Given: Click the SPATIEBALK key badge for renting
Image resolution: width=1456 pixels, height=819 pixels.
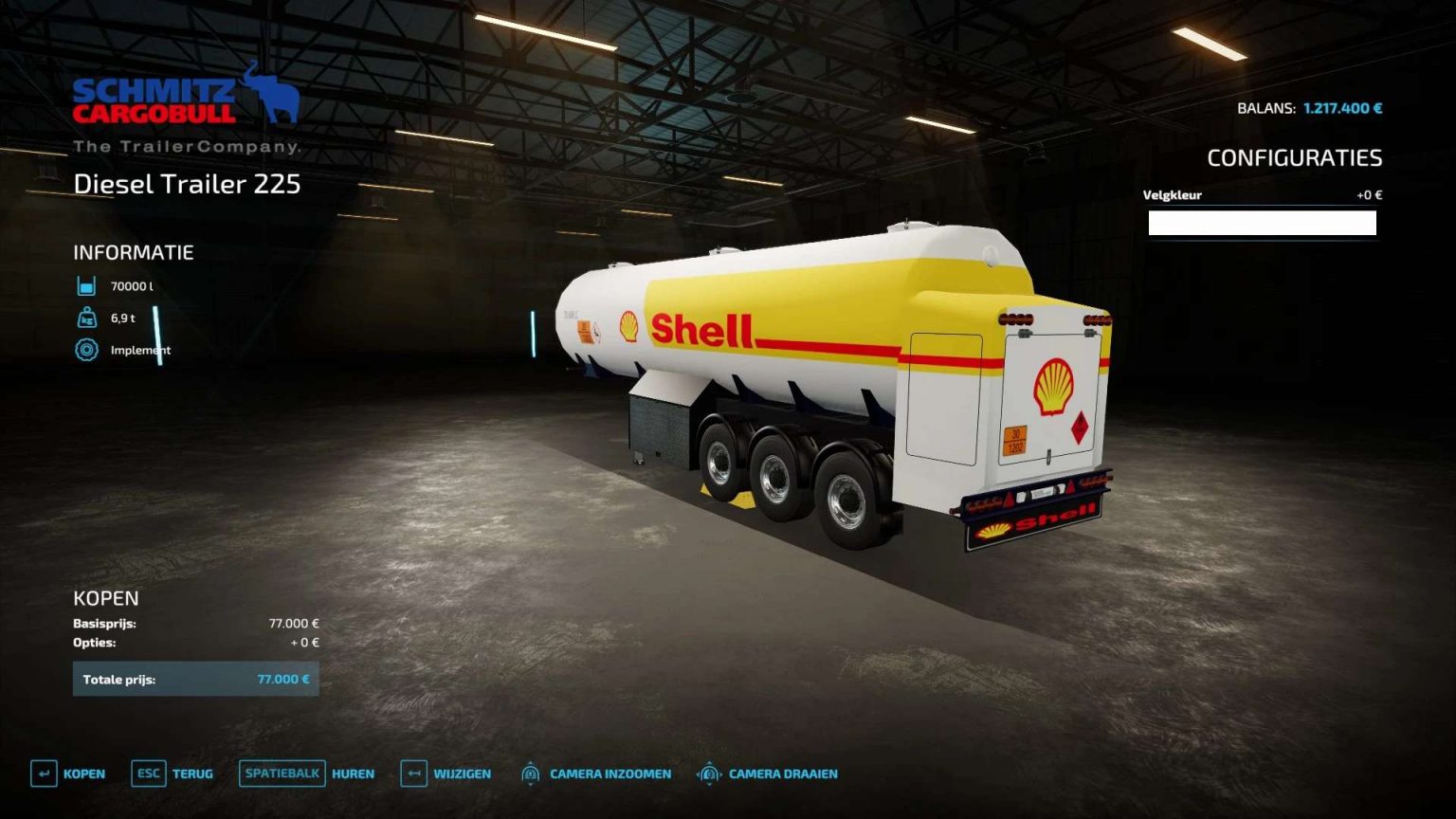Looking at the screenshot, I should (282, 773).
